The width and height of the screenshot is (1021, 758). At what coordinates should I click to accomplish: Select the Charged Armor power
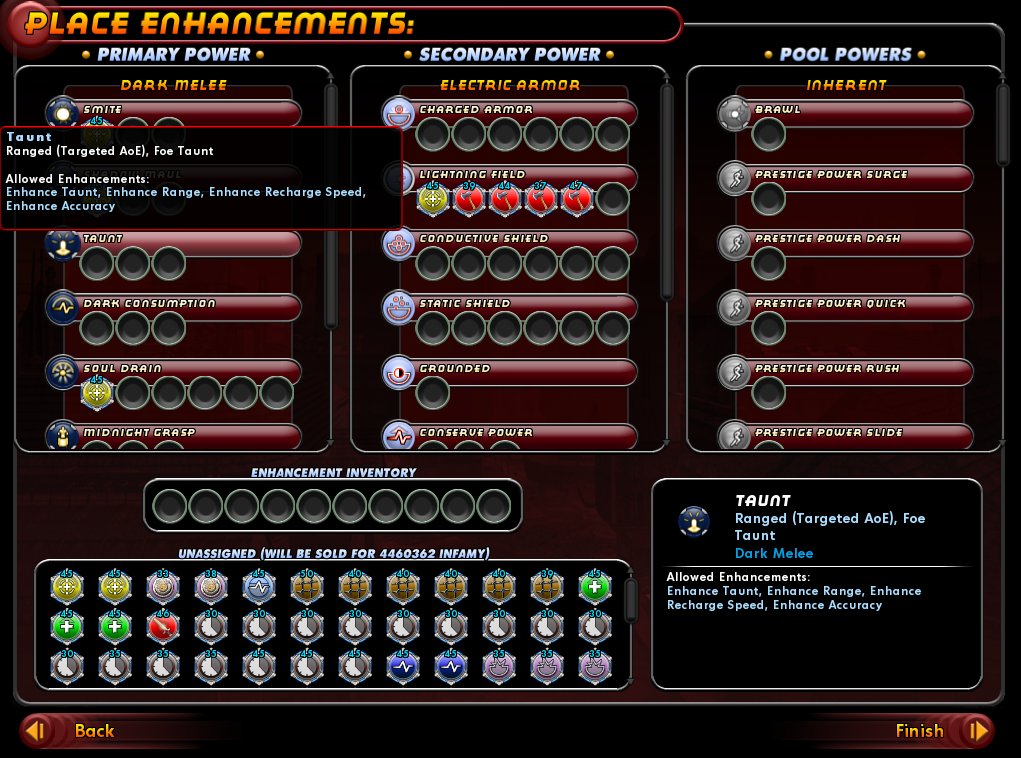[399, 114]
